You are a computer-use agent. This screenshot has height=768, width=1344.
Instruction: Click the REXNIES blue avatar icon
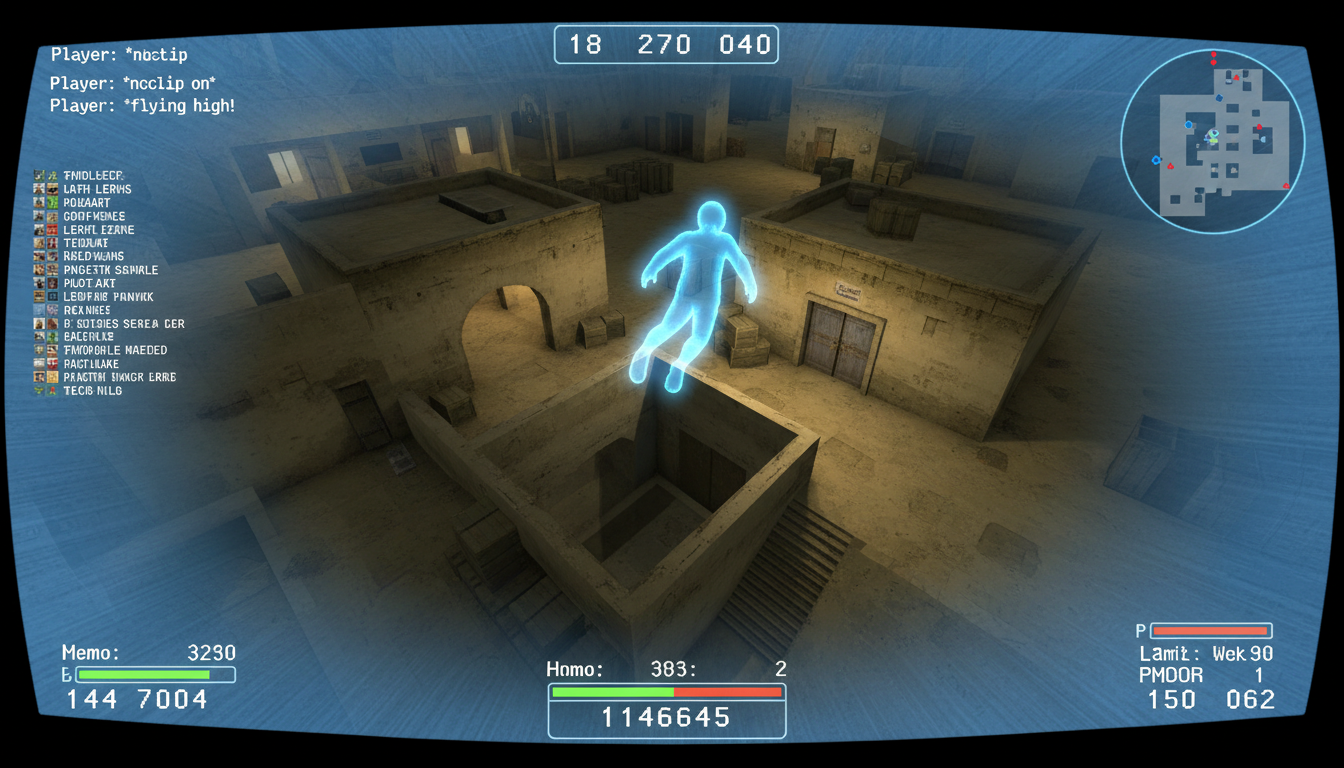pyautogui.click(x=40, y=310)
